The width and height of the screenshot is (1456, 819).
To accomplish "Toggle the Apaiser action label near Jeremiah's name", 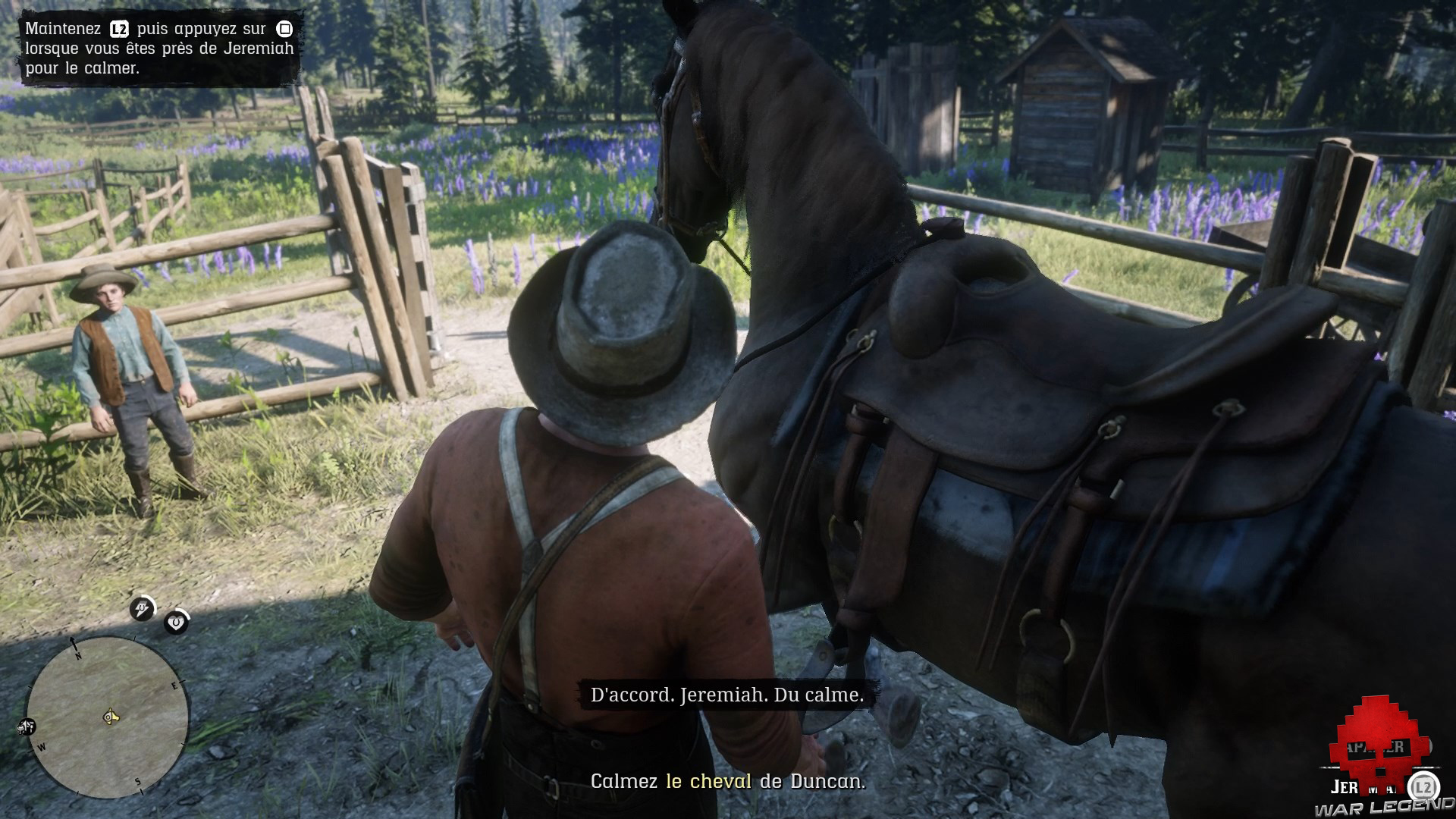I will click(x=1375, y=747).
